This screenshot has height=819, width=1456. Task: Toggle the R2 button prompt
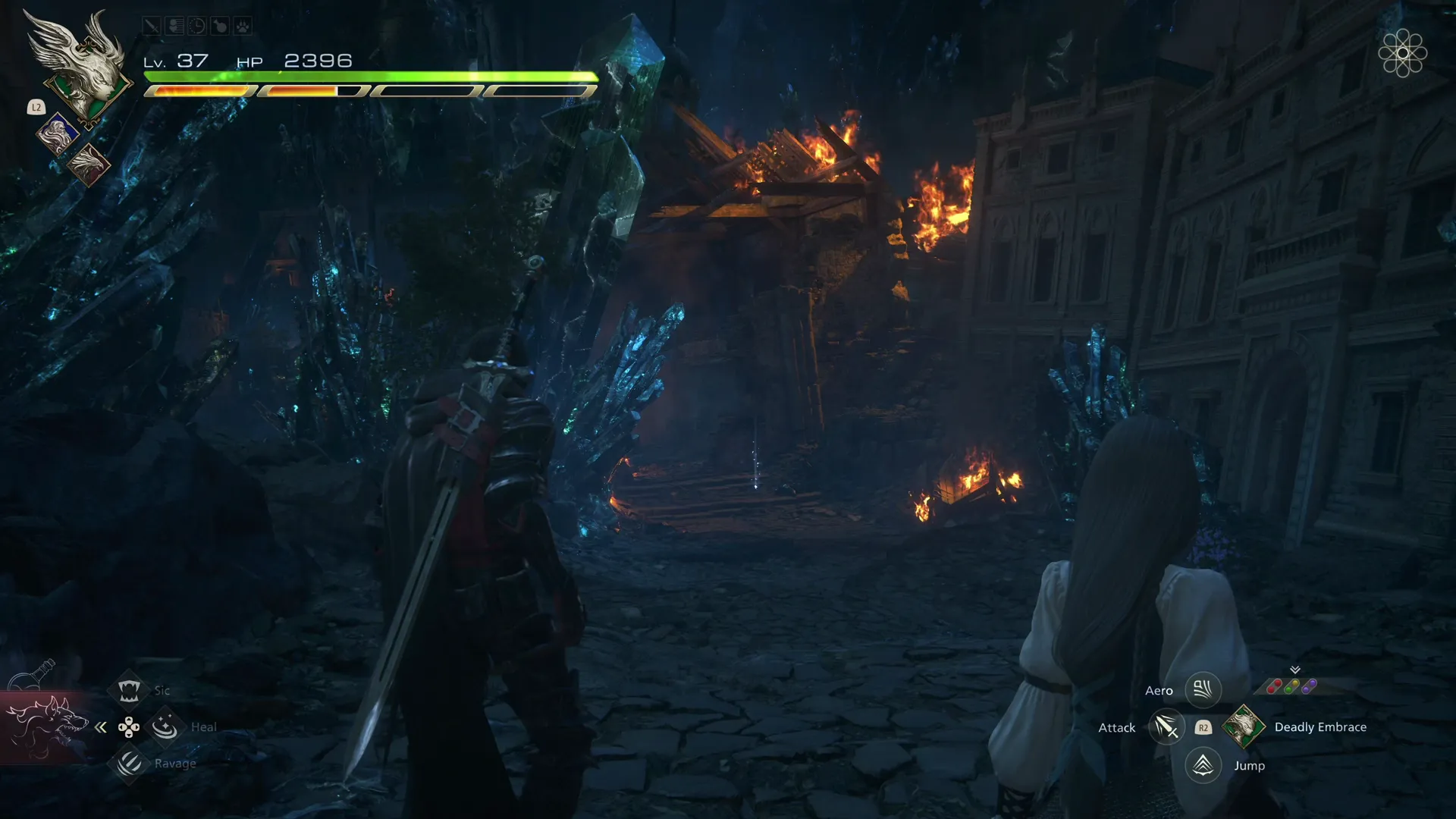tap(1203, 728)
